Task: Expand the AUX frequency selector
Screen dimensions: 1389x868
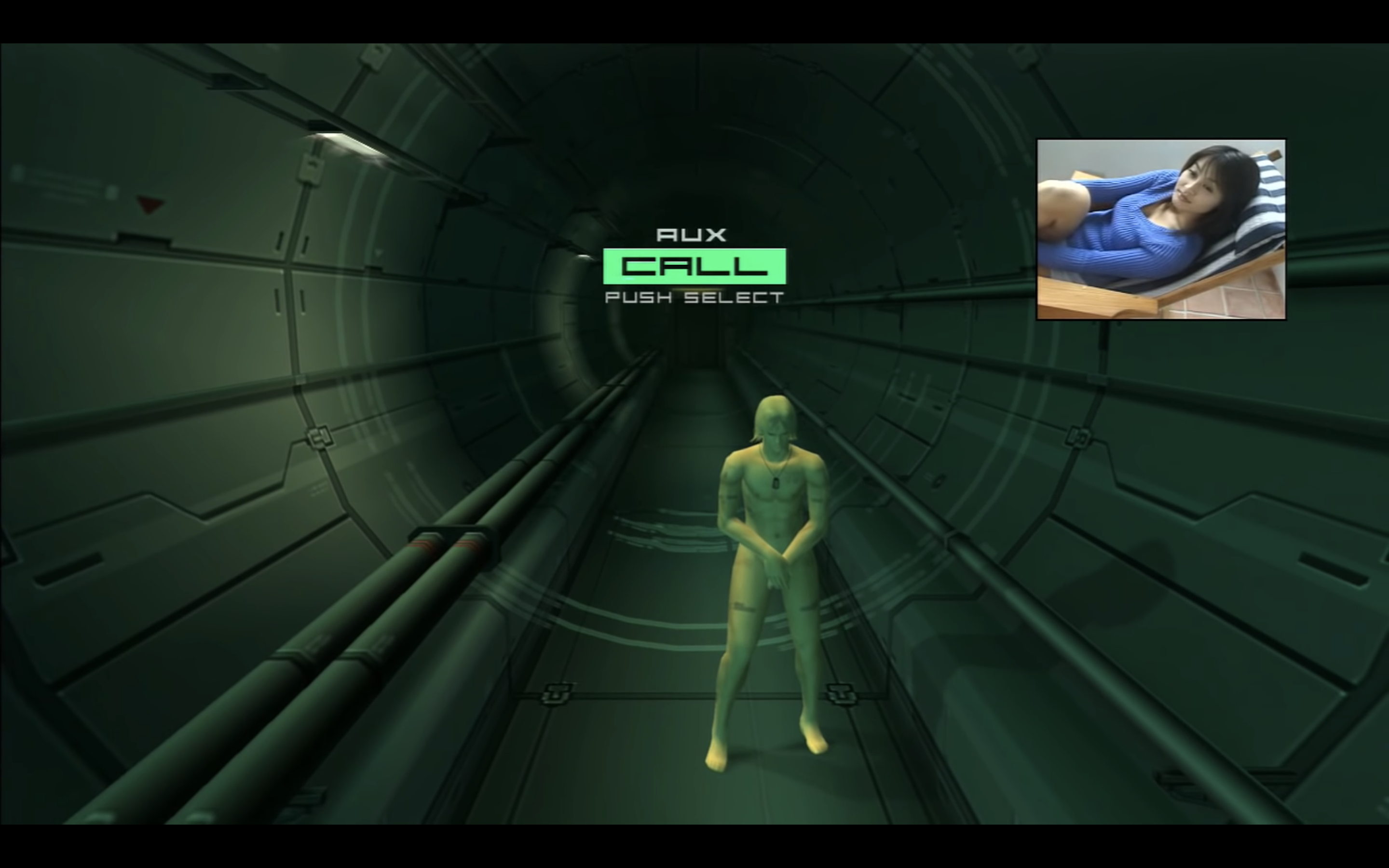Action: (x=692, y=234)
